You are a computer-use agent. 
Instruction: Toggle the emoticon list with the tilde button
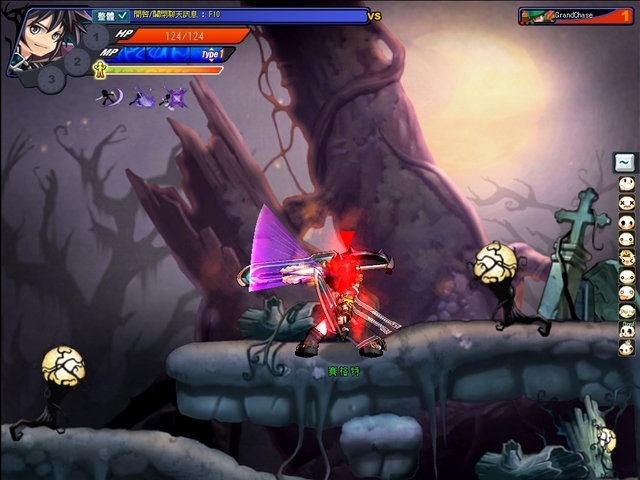coord(625,162)
